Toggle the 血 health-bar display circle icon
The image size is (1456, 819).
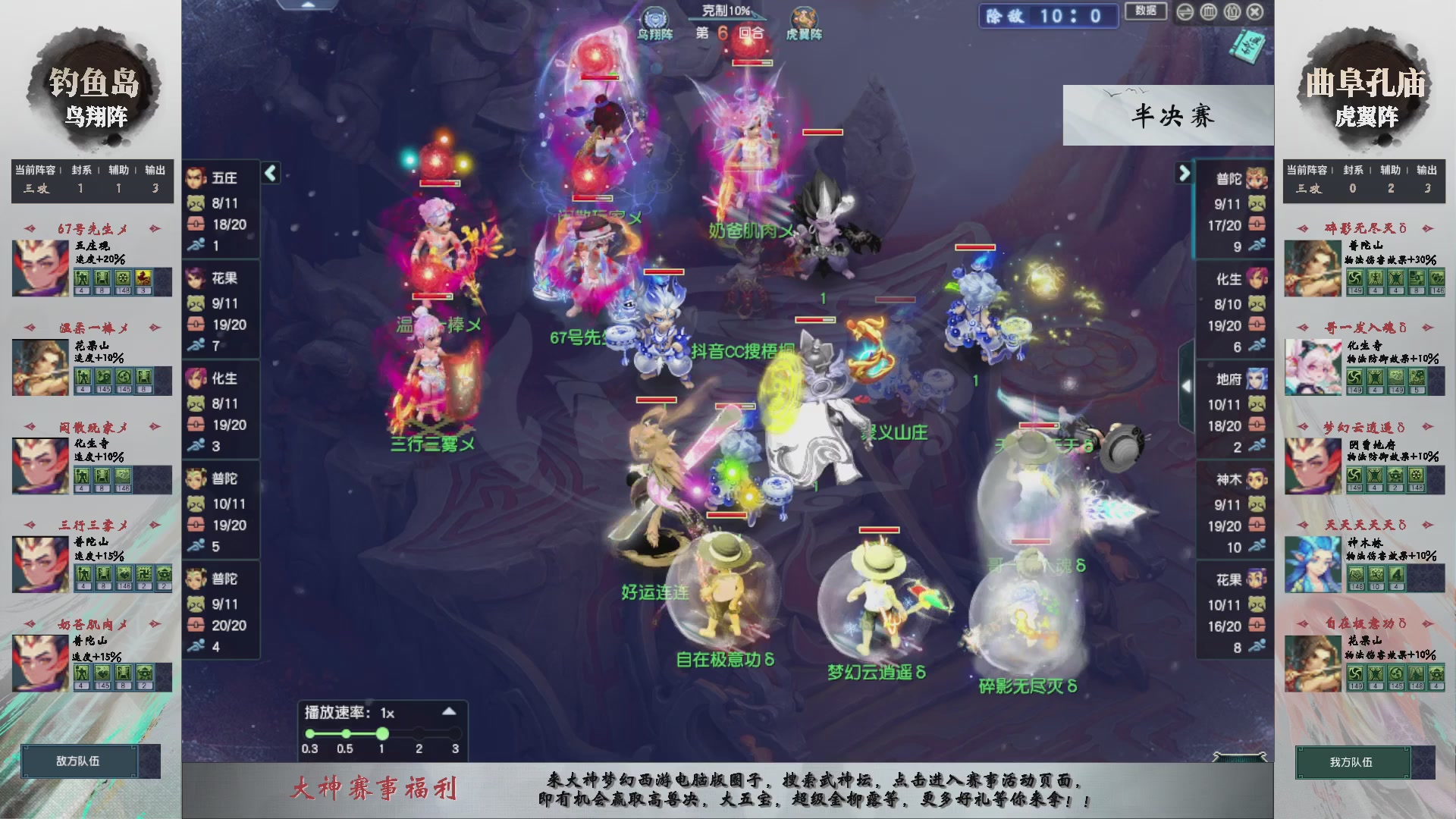pos(1207,12)
